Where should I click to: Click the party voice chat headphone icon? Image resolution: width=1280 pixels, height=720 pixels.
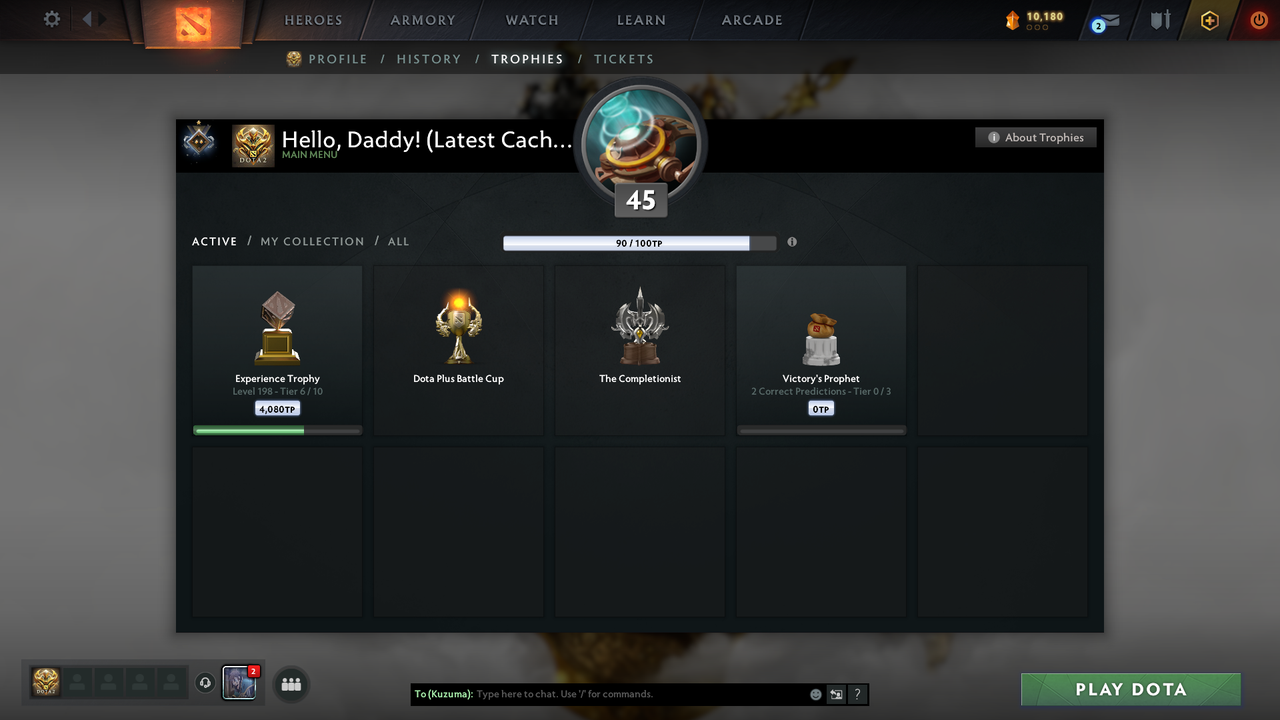point(206,683)
